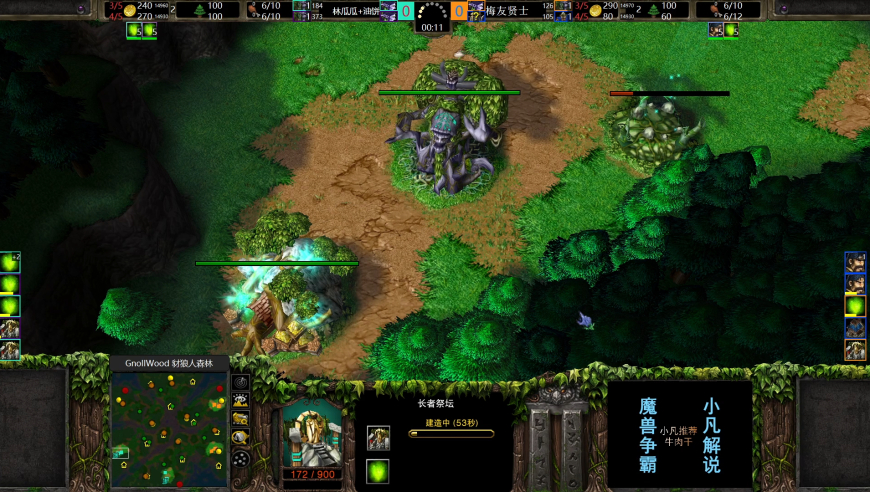Screen dimensions: 870x492
Task: Toggle minimap terrain display
Action: 241,400
